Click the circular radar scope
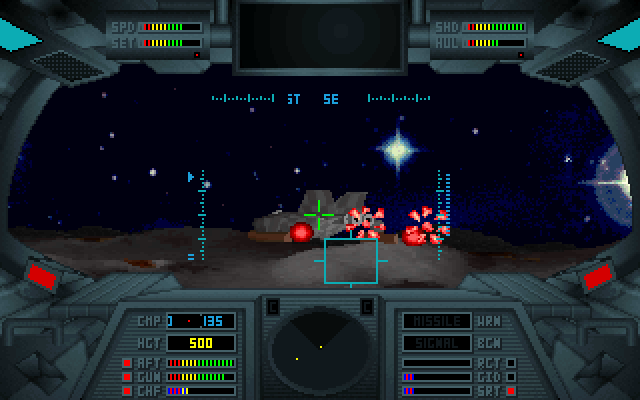 tap(319, 350)
